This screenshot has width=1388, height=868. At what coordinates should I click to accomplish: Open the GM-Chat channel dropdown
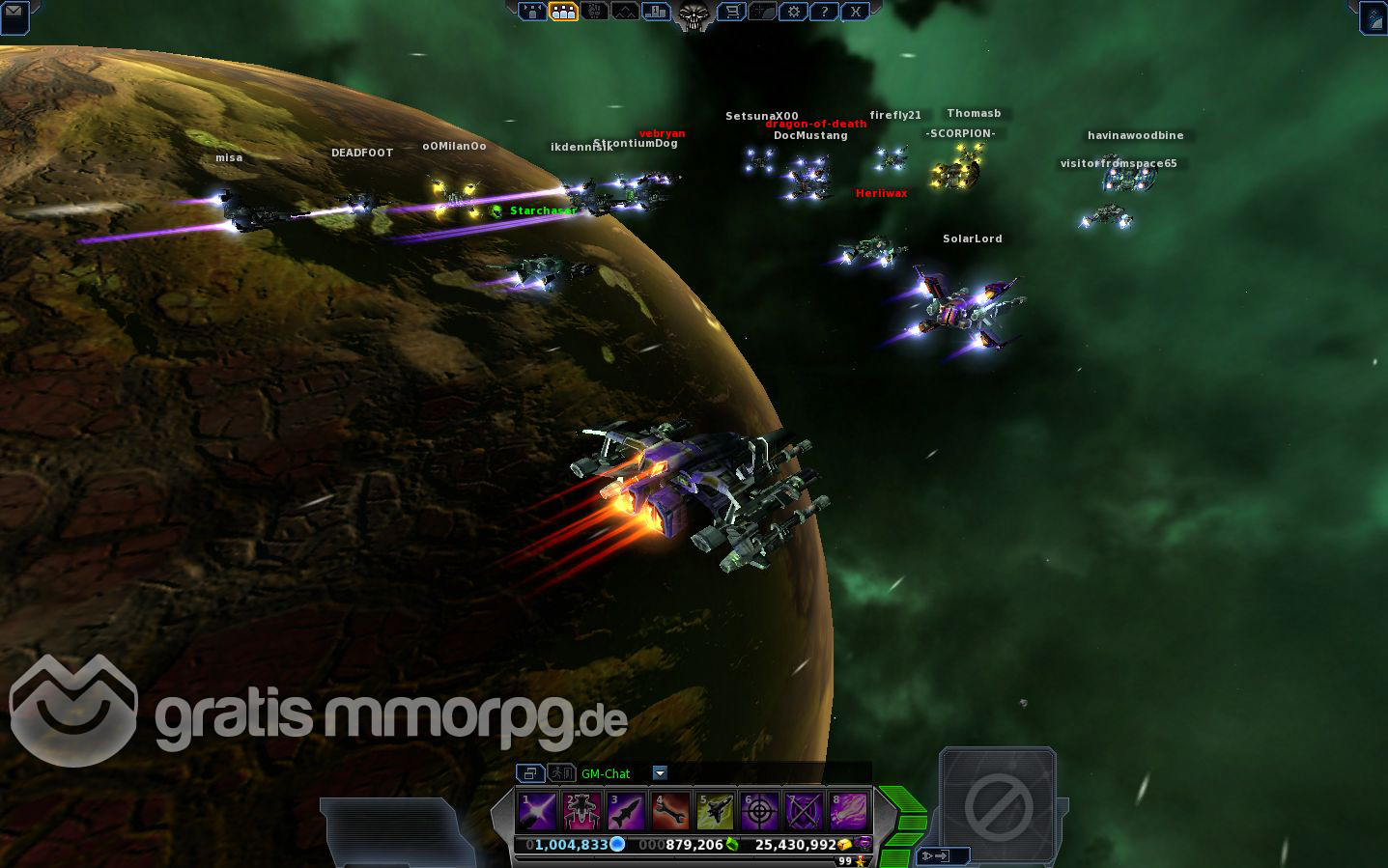(660, 772)
